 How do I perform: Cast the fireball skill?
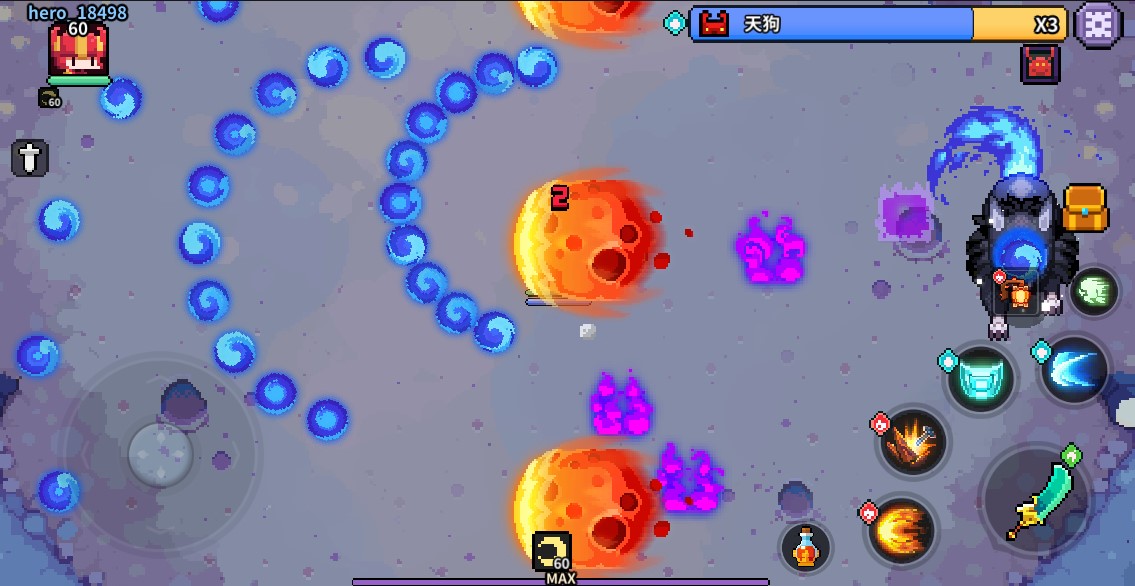tap(901, 530)
